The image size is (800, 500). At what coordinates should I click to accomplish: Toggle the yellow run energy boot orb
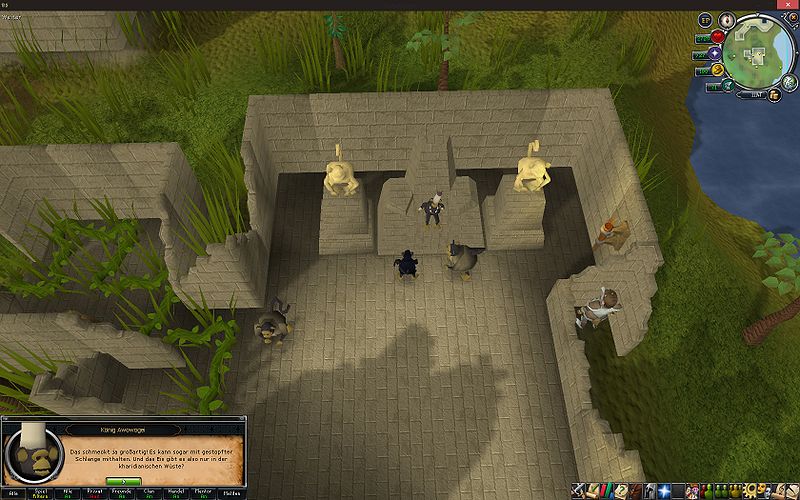pyautogui.click(x=717, y=70)
